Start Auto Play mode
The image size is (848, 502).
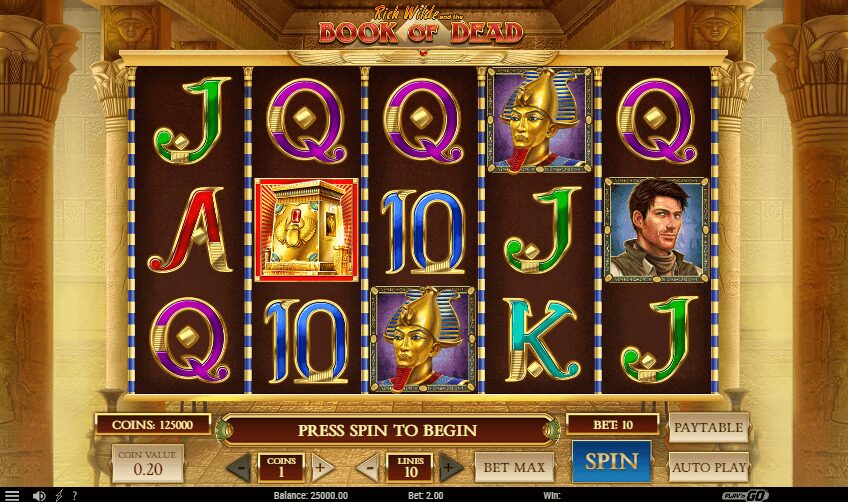pos(708,466)
